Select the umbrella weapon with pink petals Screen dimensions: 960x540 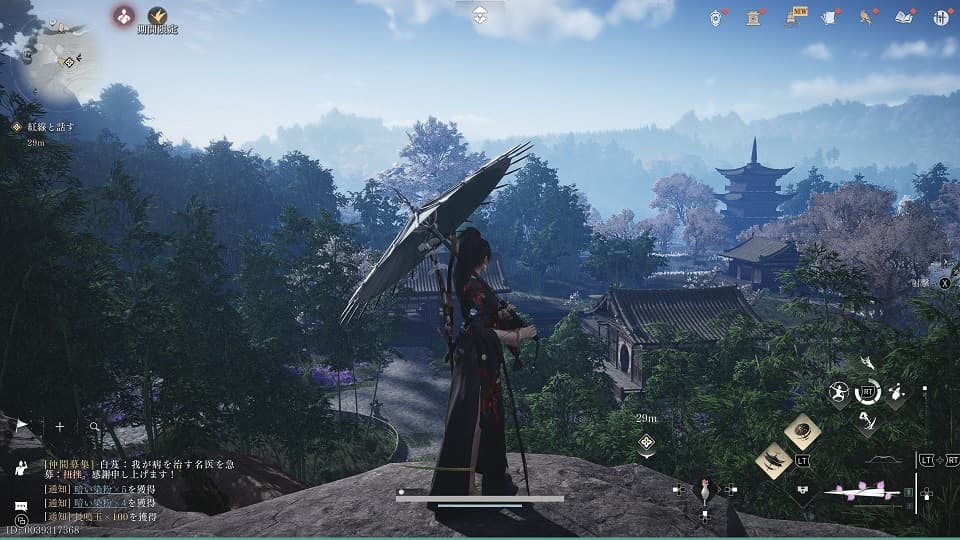point(861,491)
